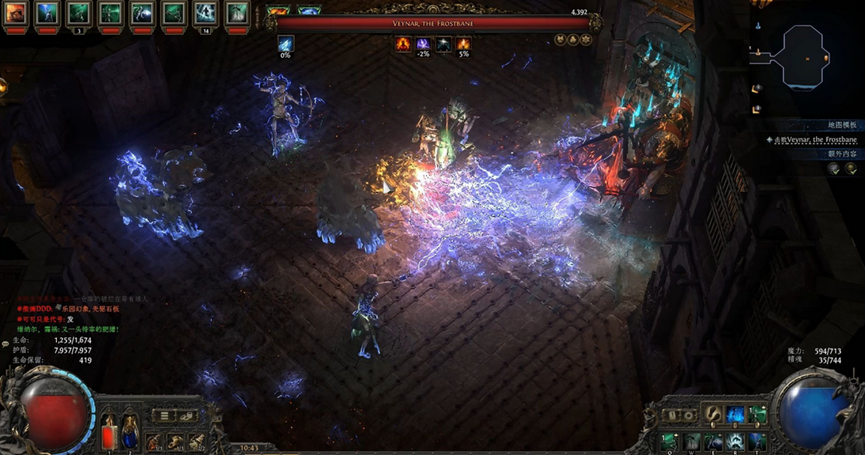Use the red life flask
This screenshot has width=865, height=455.
[109, 434]
